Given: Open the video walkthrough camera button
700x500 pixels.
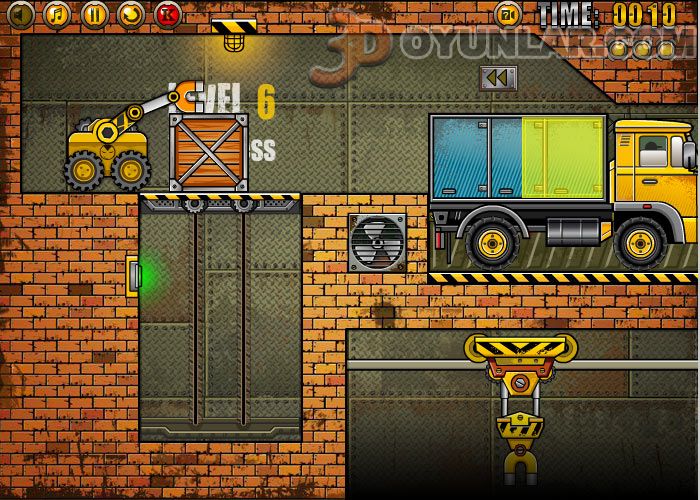Looking at the screenshot, I should click(508, 14).
